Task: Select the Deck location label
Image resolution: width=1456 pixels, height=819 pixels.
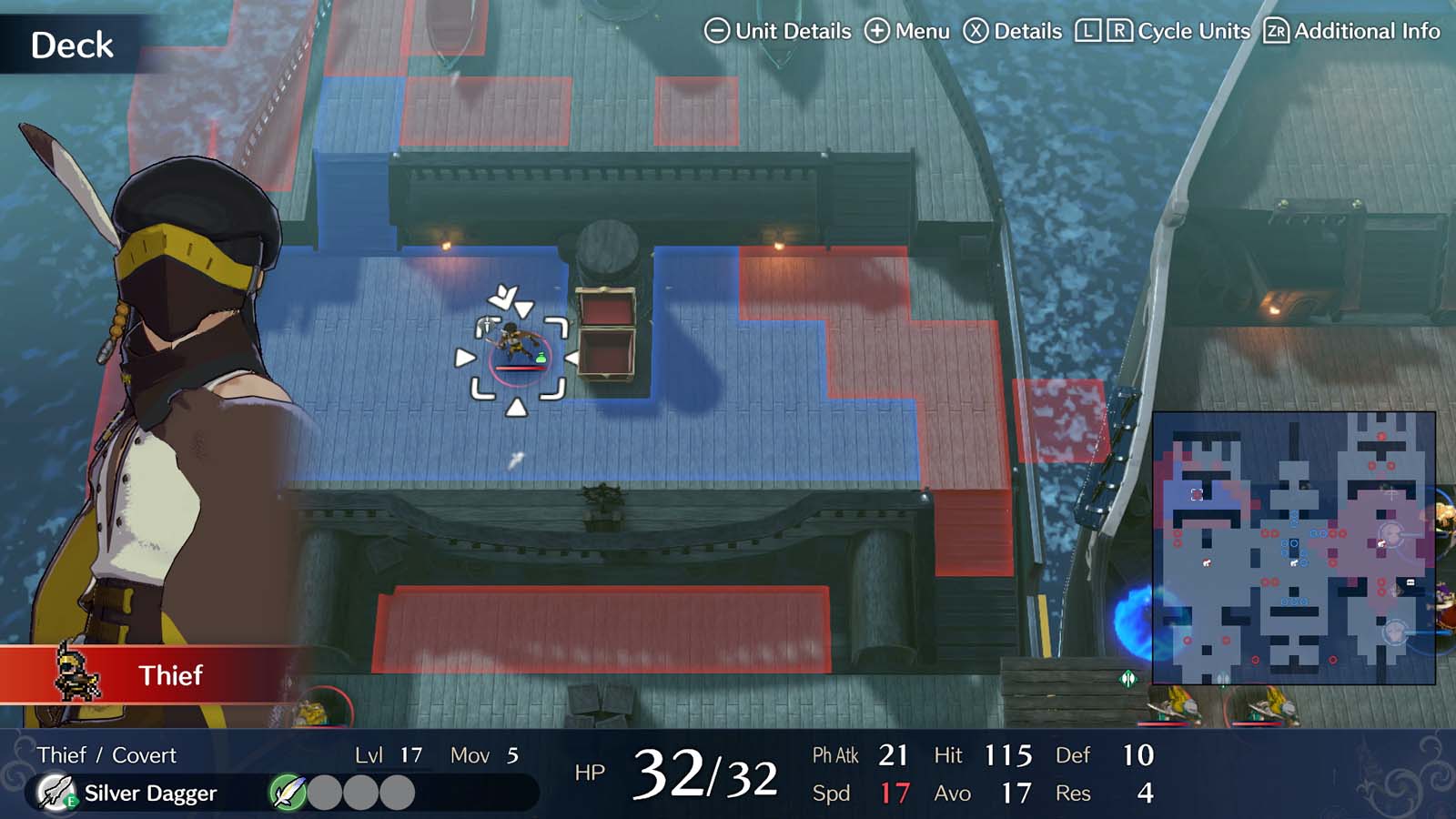Action: coord(71,45)
